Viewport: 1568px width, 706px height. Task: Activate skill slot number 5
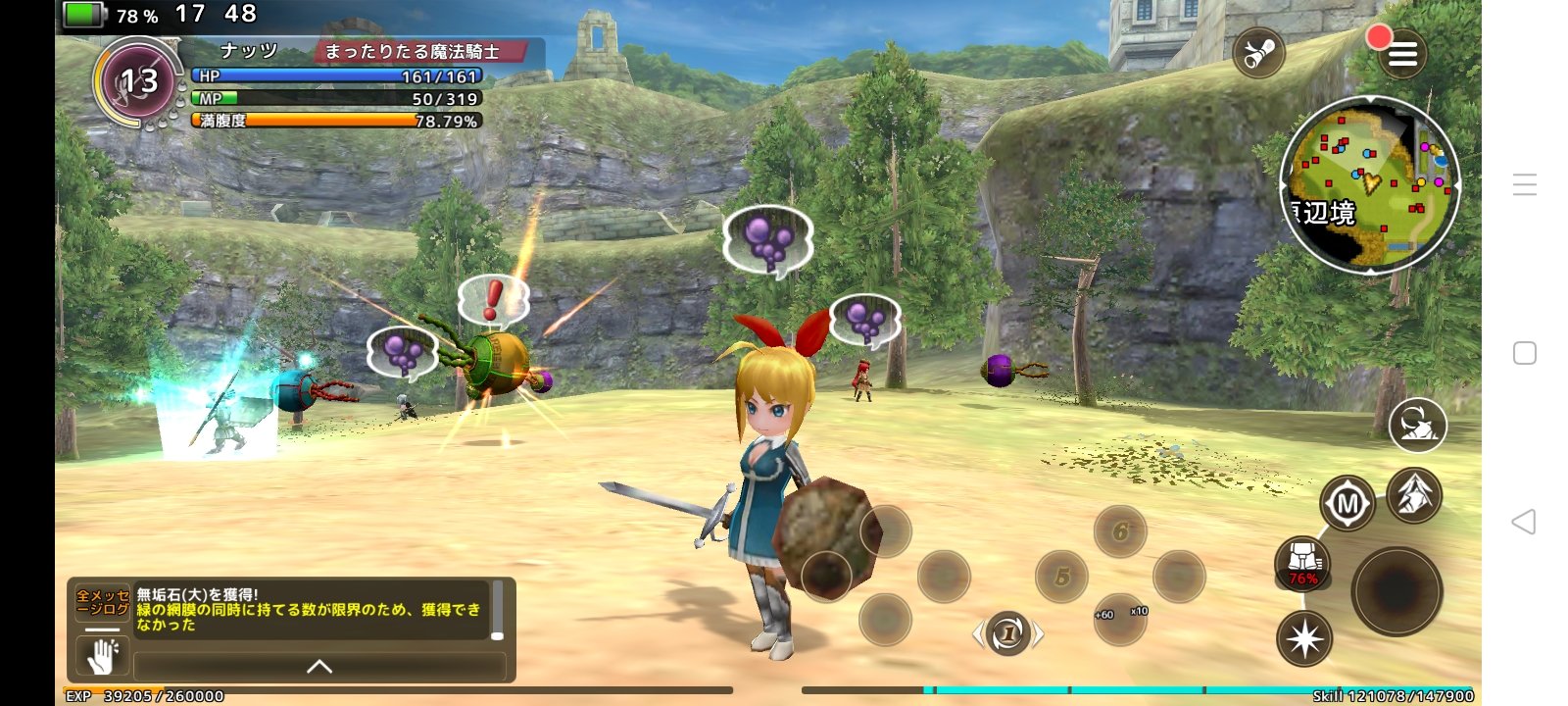coord(1062,577)
